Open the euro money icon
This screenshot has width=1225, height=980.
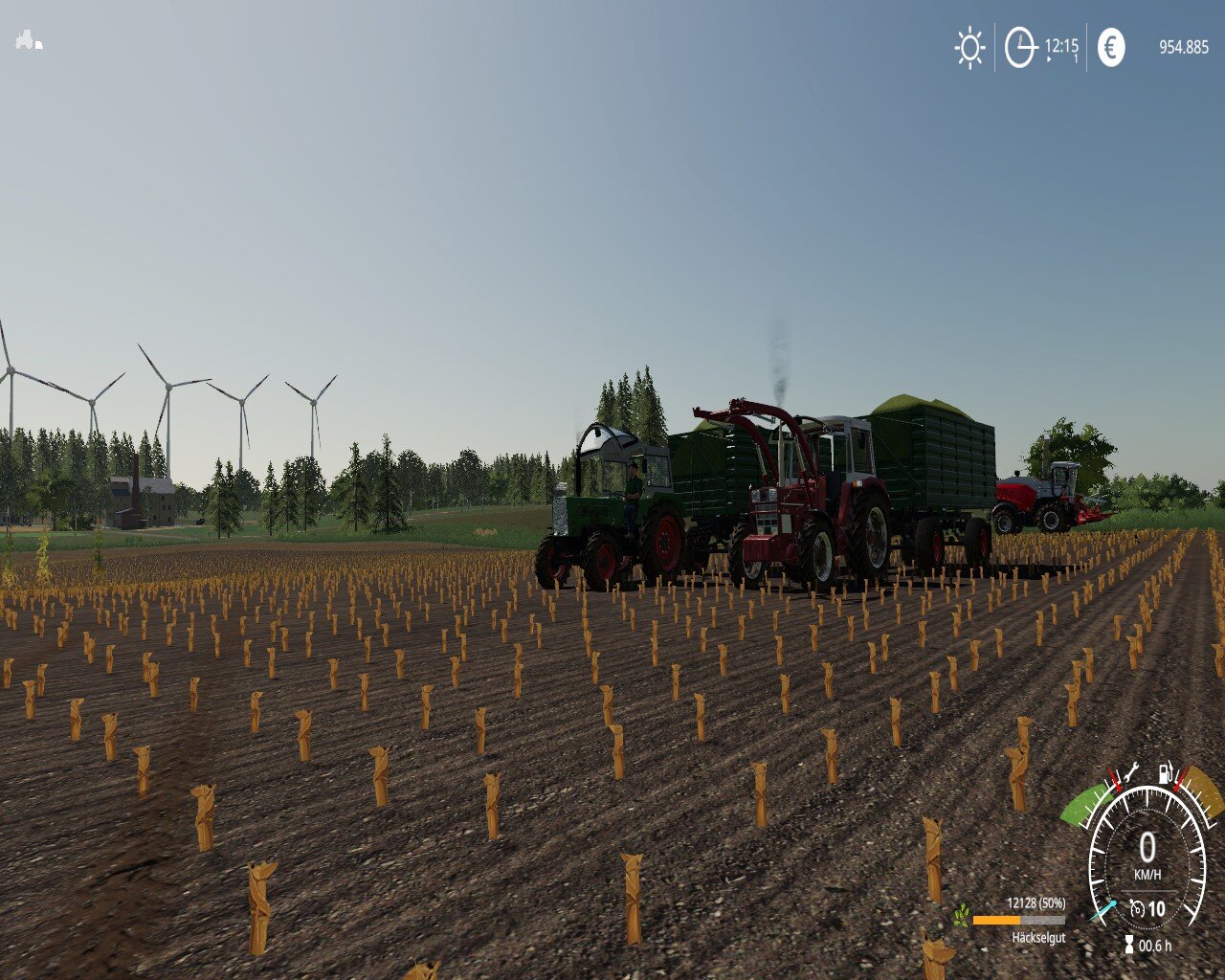pos(1110,47)
